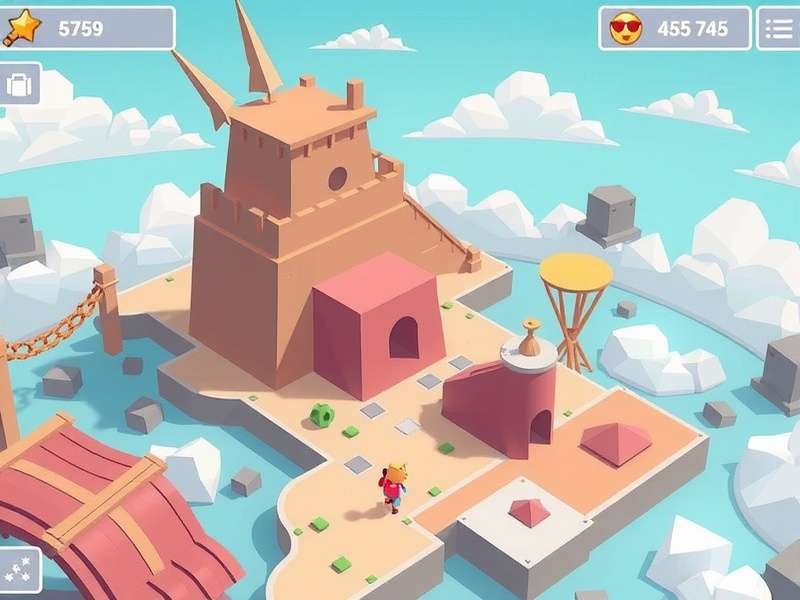Viewport: 800px width, 600px height.
Task: Open the list menu button
Action: point(778,28)
